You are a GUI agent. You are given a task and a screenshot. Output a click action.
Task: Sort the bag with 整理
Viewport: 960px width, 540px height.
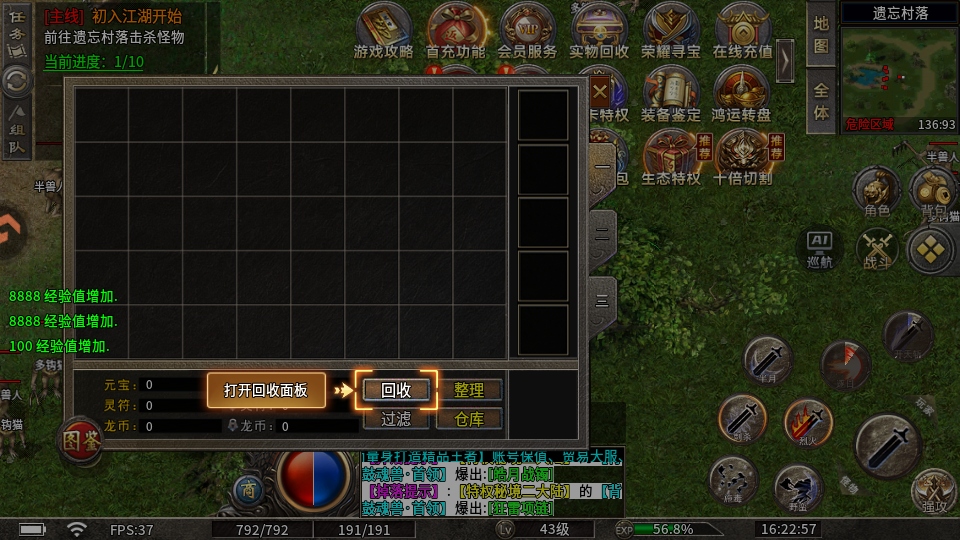pyautogui.click(x=469, y=390)
